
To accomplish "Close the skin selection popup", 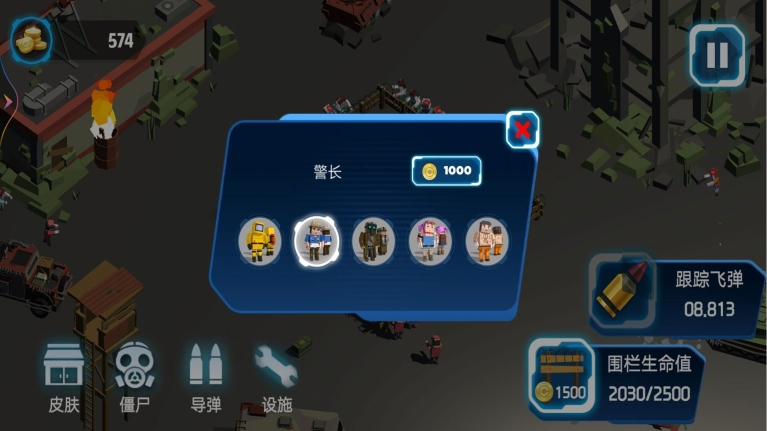I will pos(521,129).
